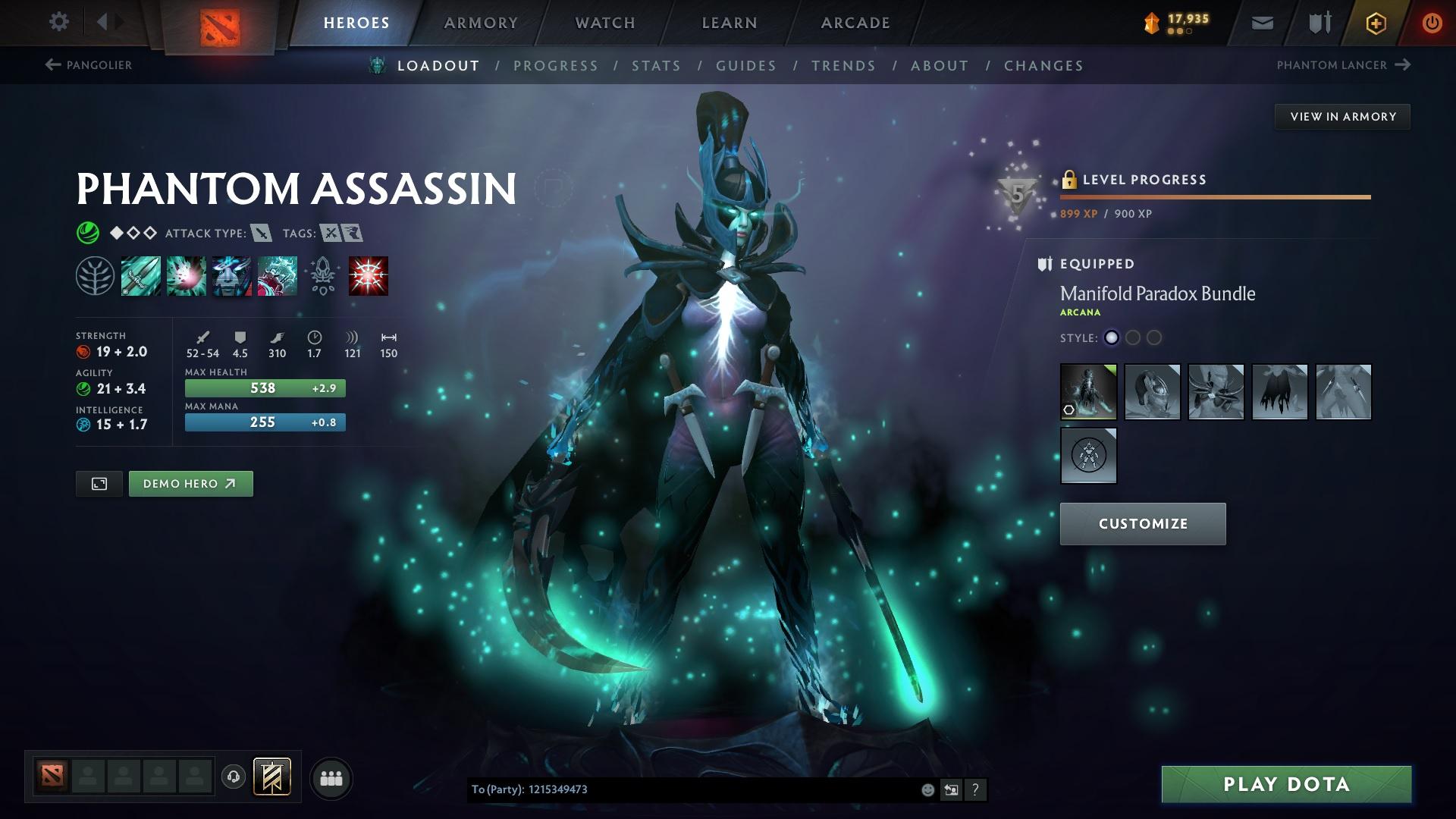Open the STATS section

(657, 66)
